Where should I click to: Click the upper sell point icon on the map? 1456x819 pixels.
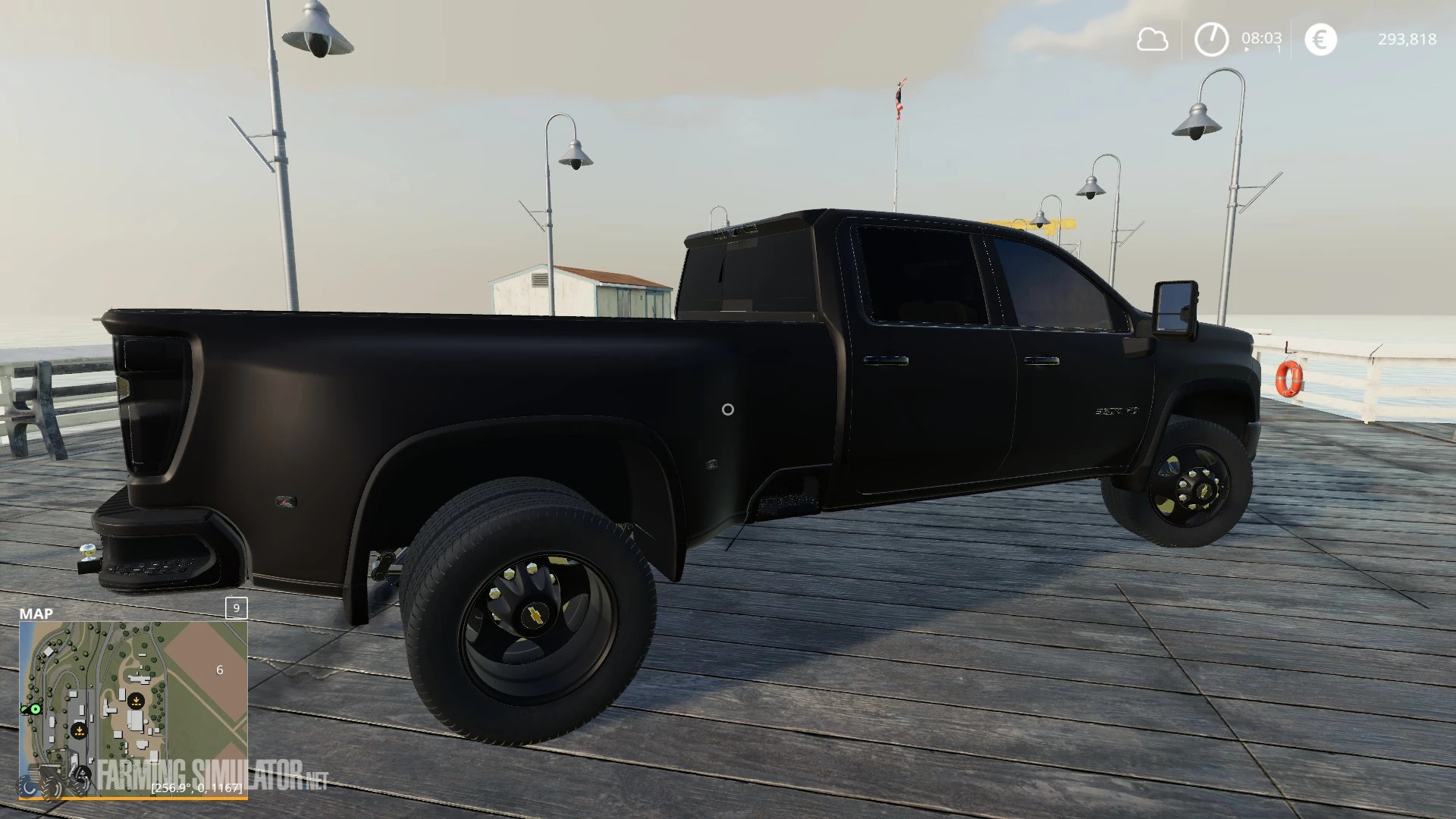[136, 699]
